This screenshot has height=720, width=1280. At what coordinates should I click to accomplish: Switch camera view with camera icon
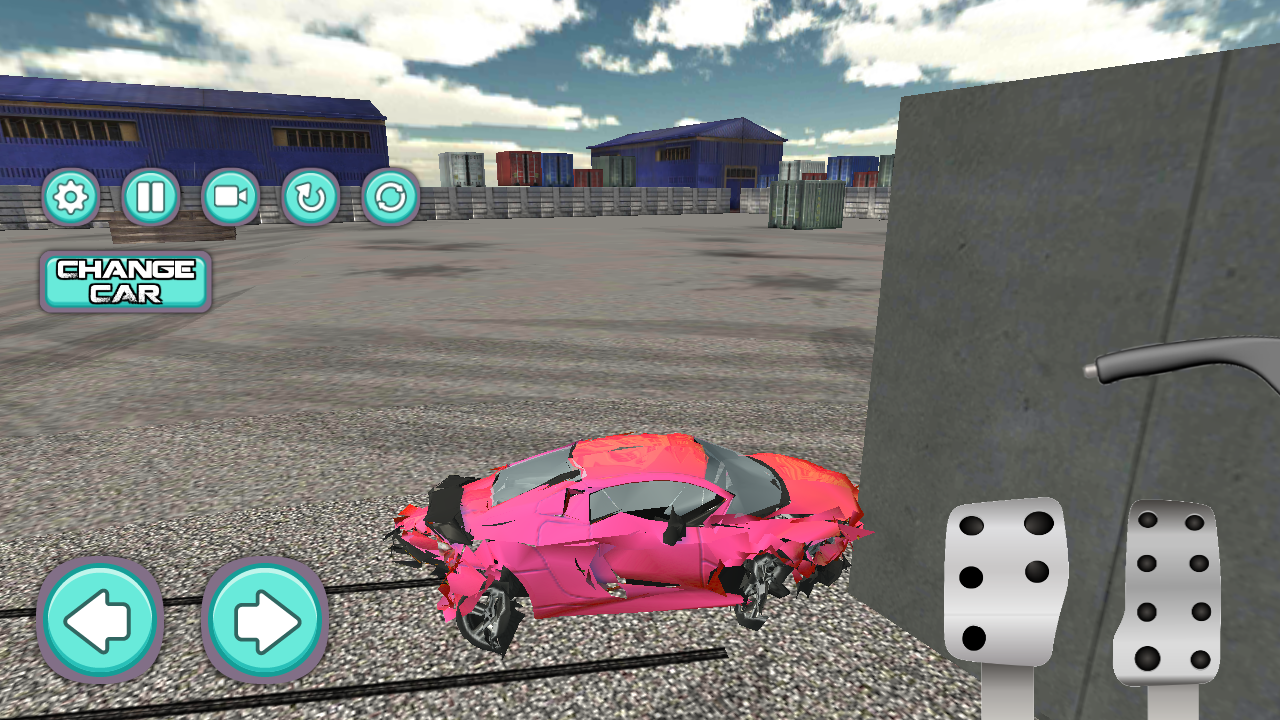click(x=230, y=197)
